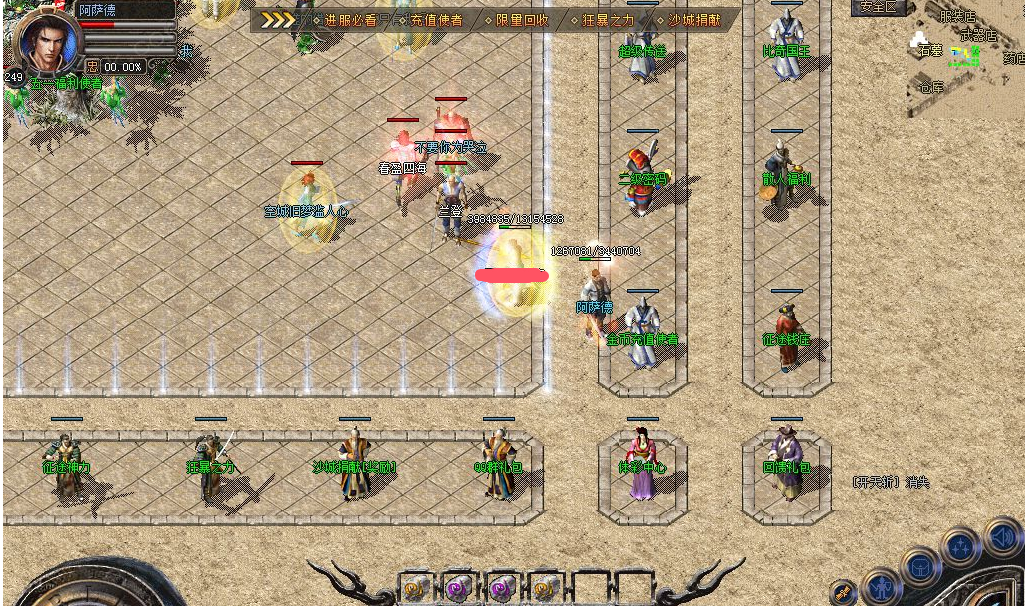The width and height of the screenshot is (1025, 606).
Task: Open the 进服必看 newcomer guide link
Action: point(349,20)
